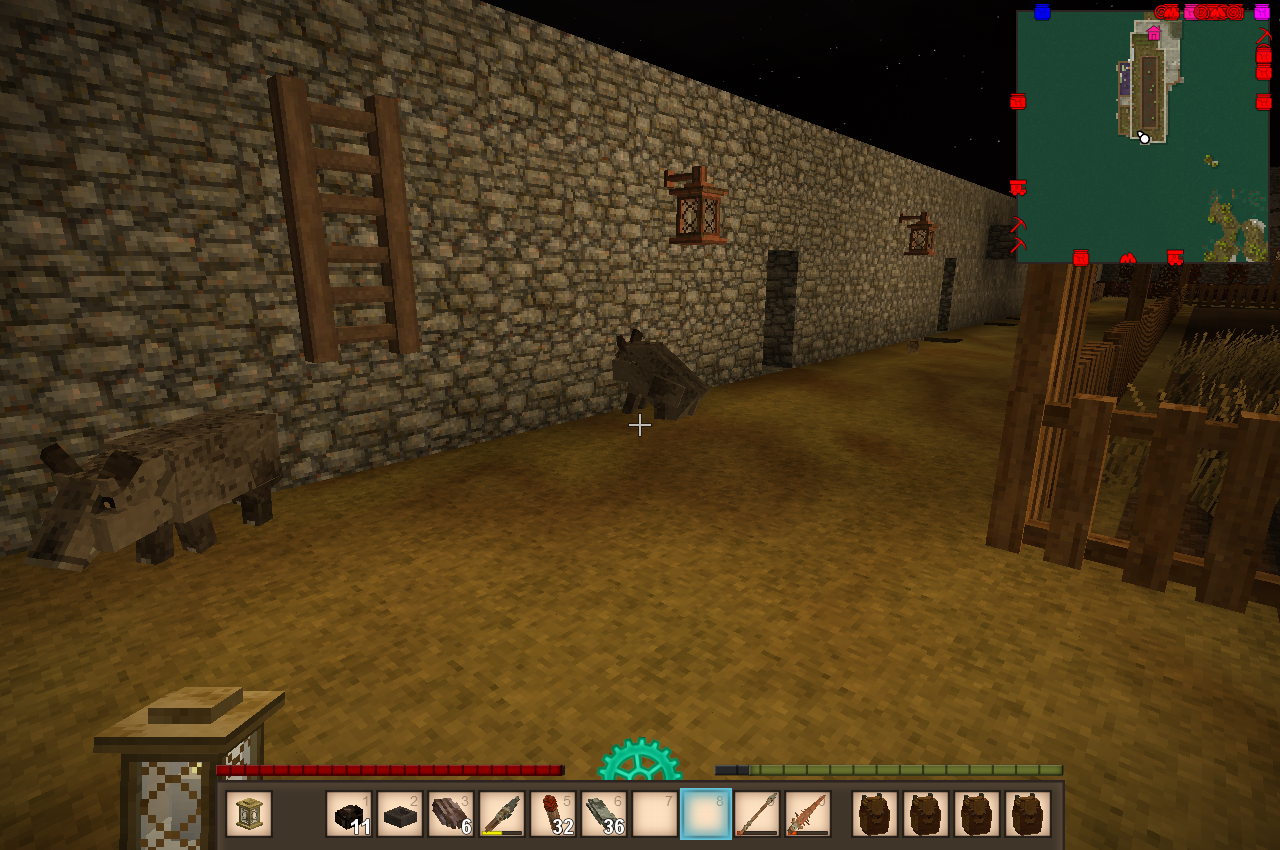
Task: Click the pink house marker on minimap
Action: [1154, 34]
